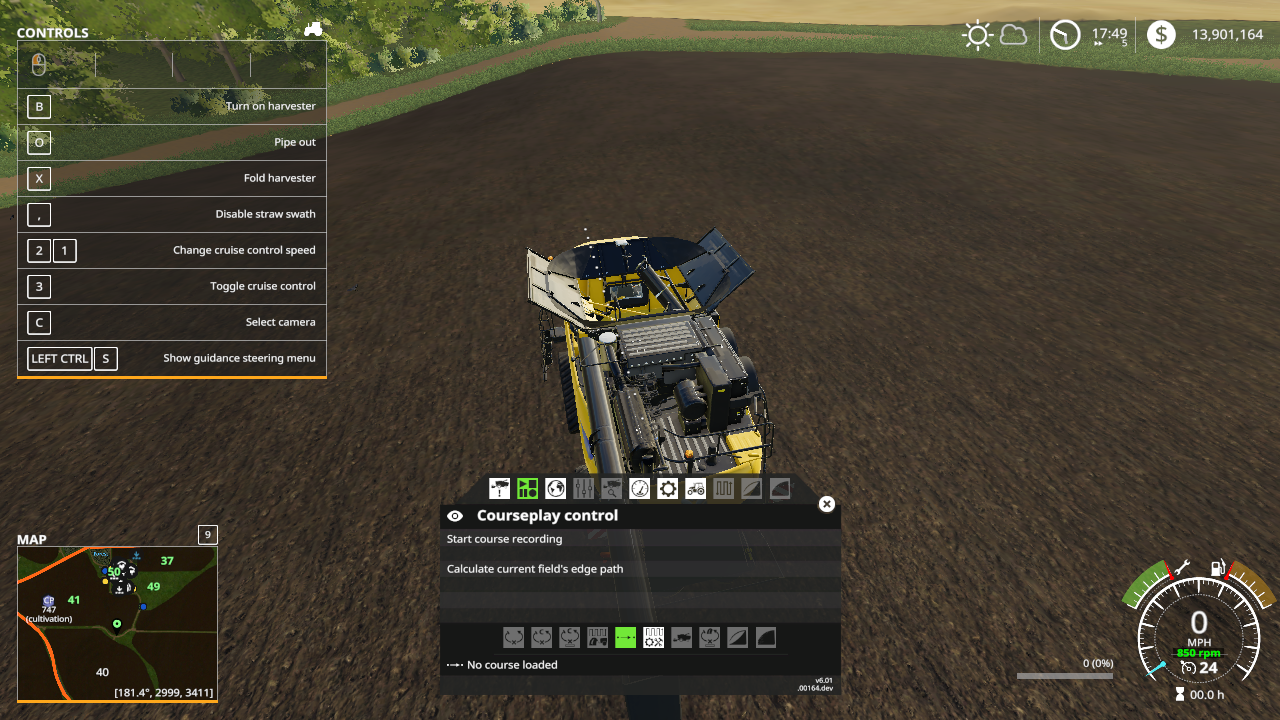The height and width of the screenshot is (720, 1280).
Task: Click the minimap view bottom left
Action: coord(117,620)
